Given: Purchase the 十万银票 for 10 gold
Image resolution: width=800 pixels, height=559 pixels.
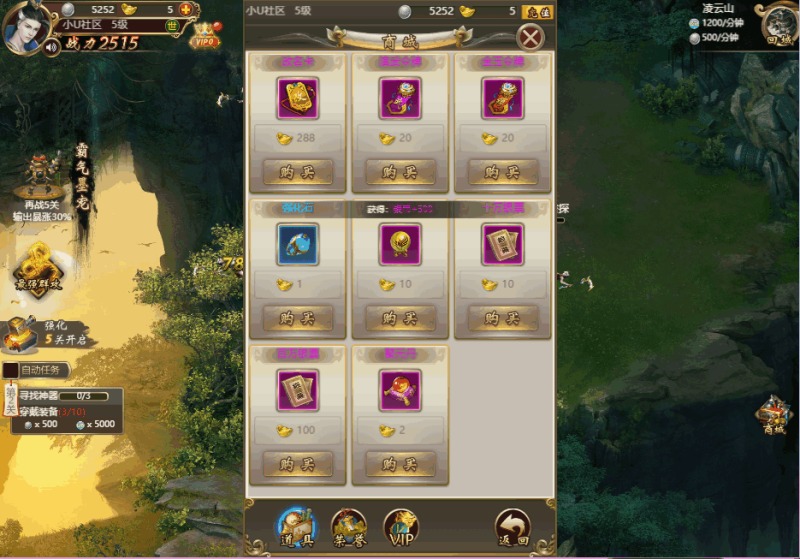Looking at the screenshot, I should [503, 319].
